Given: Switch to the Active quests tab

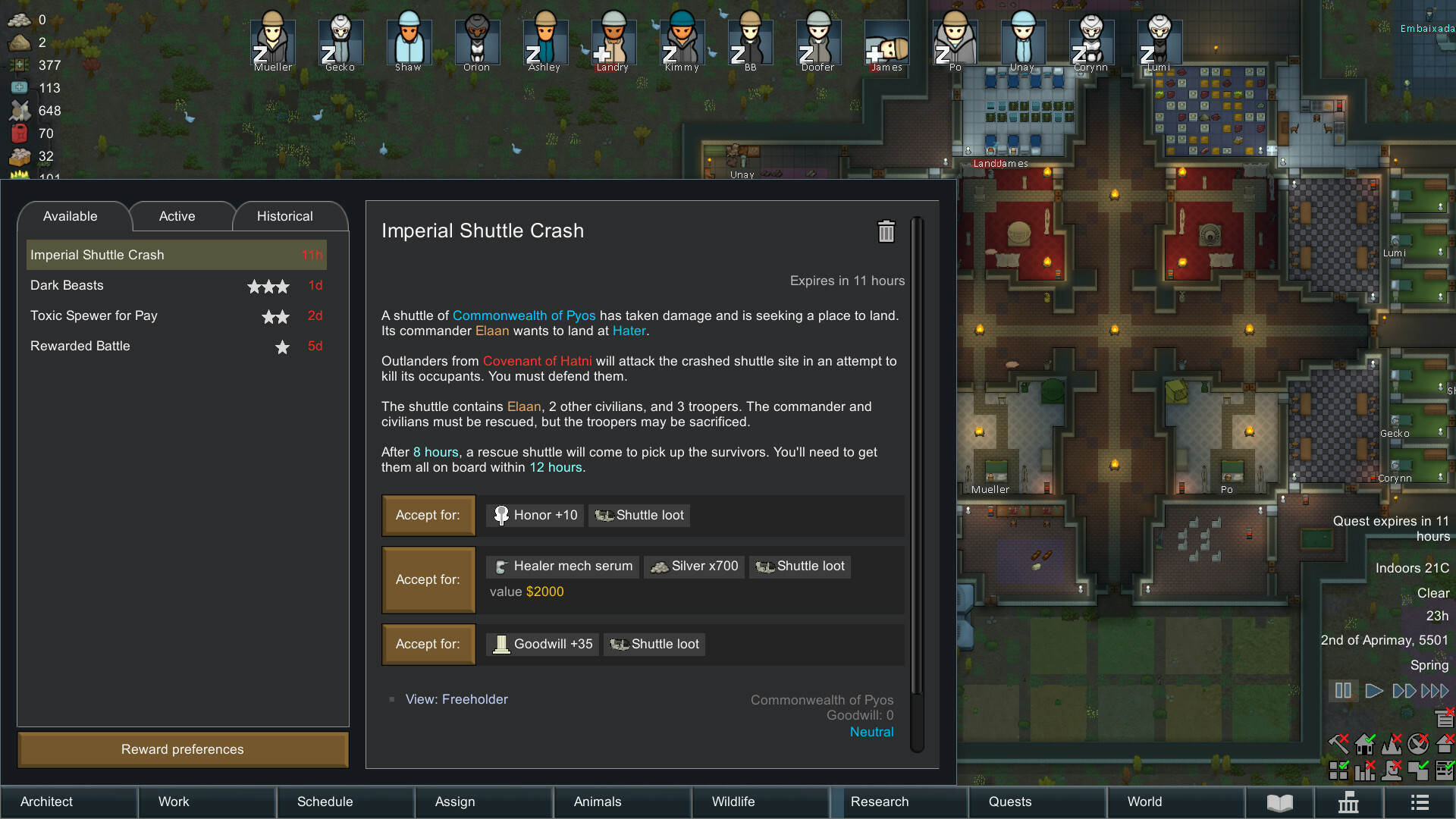Looking at the screenshot, I should point(176,216).
